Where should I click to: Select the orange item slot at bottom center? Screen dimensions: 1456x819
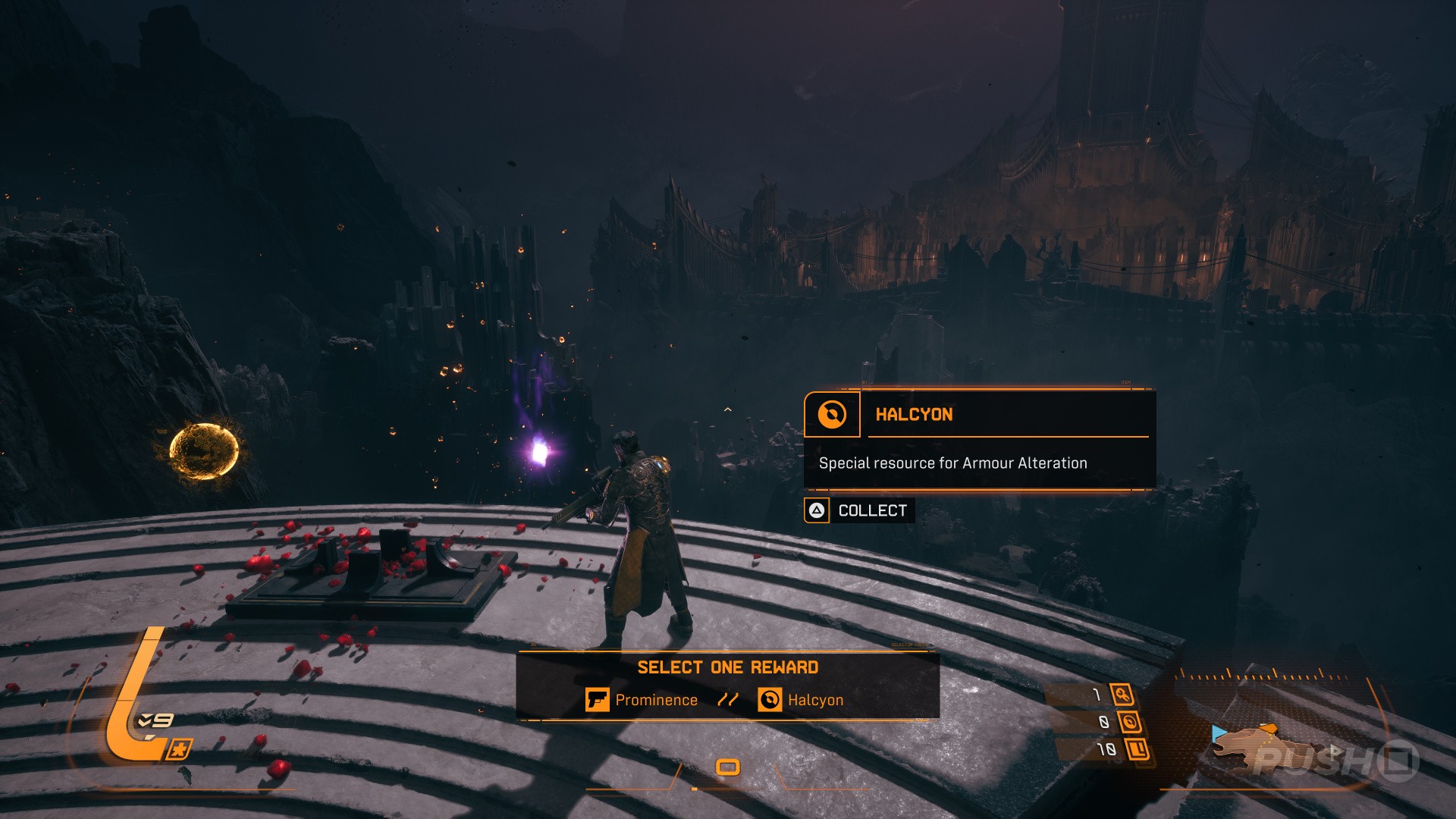point(728,767)
